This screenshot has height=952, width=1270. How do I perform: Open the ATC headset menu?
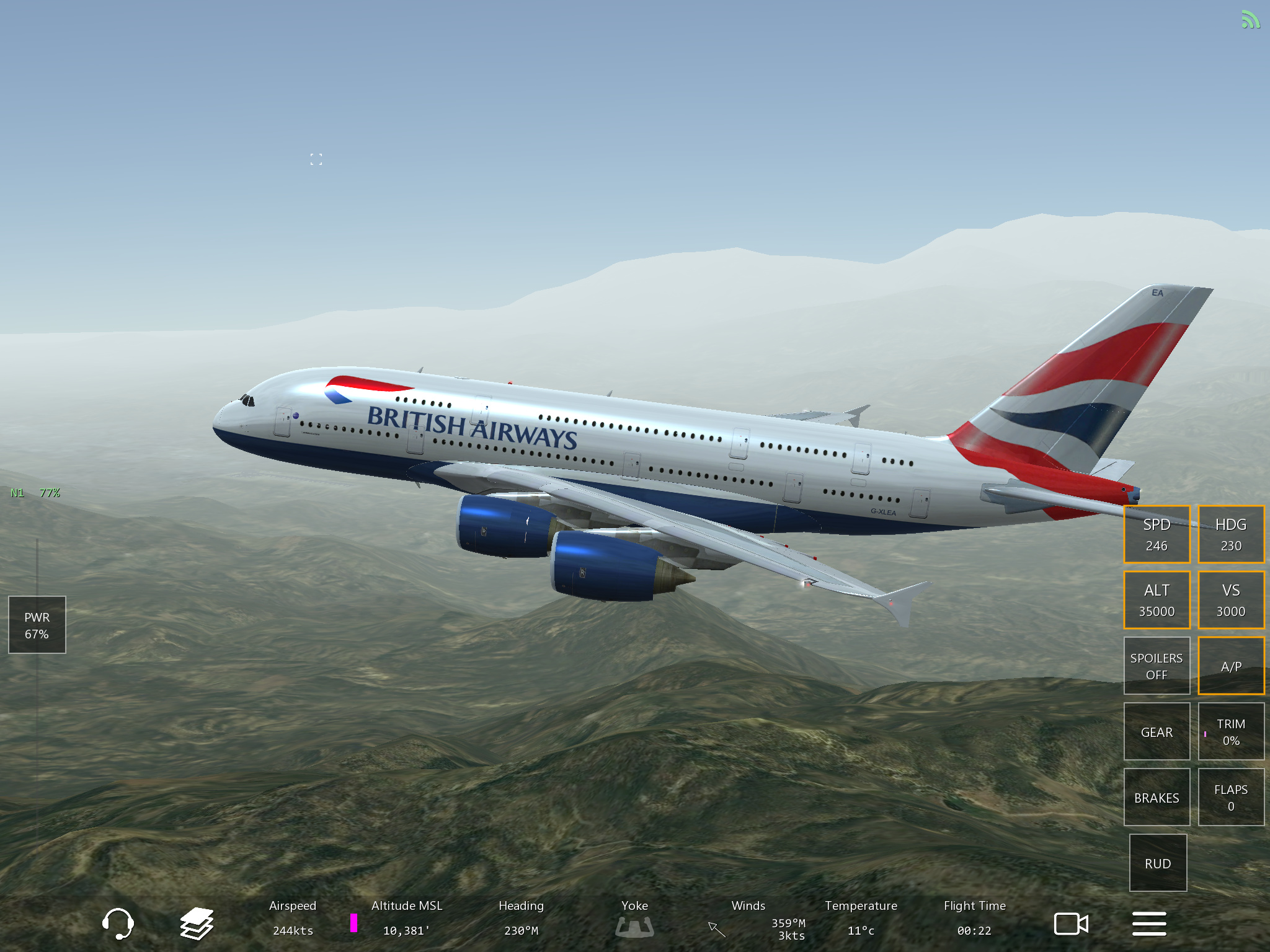tap(117, 923)
